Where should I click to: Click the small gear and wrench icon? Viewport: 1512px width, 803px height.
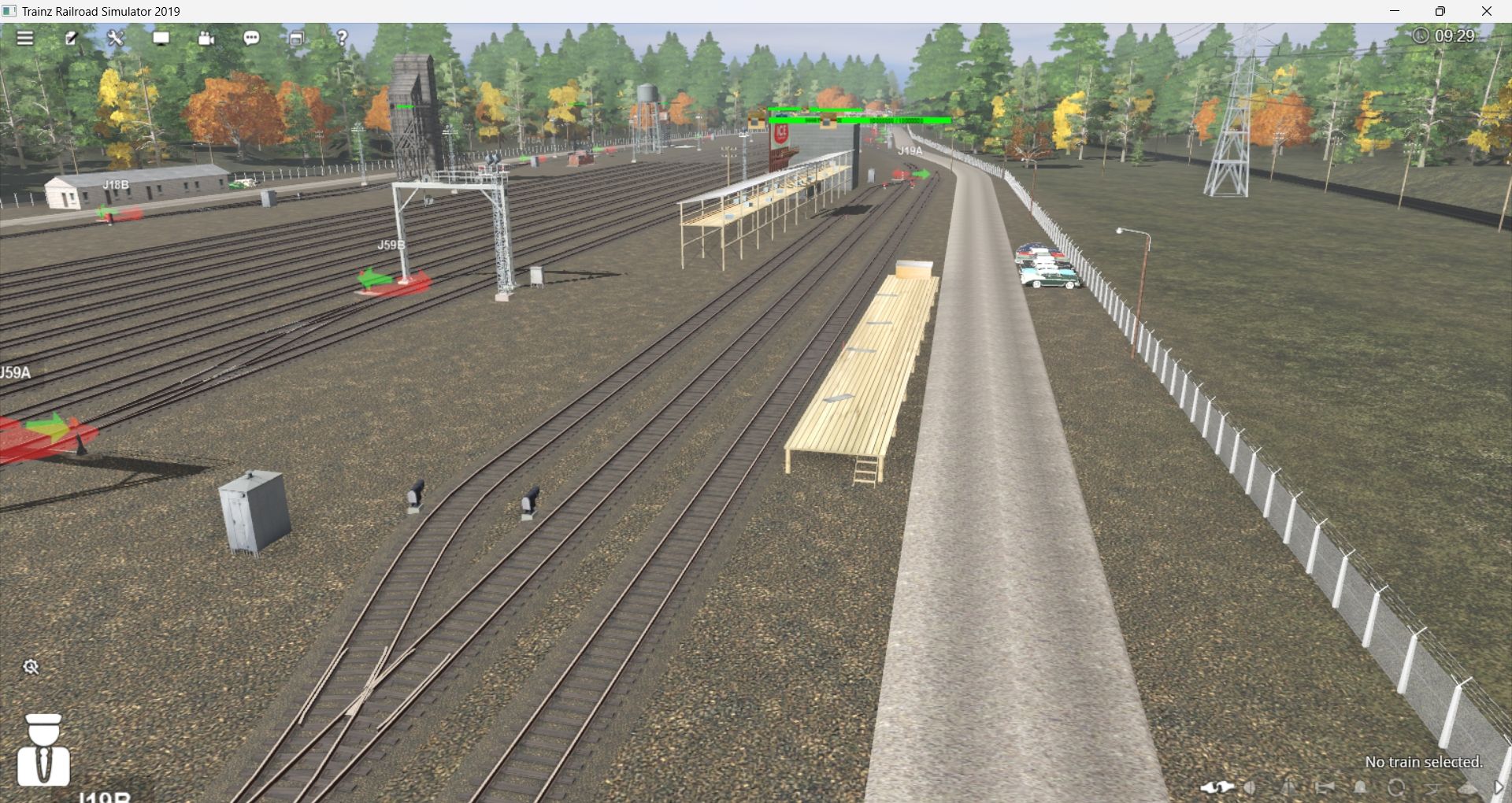coord(31,668)
